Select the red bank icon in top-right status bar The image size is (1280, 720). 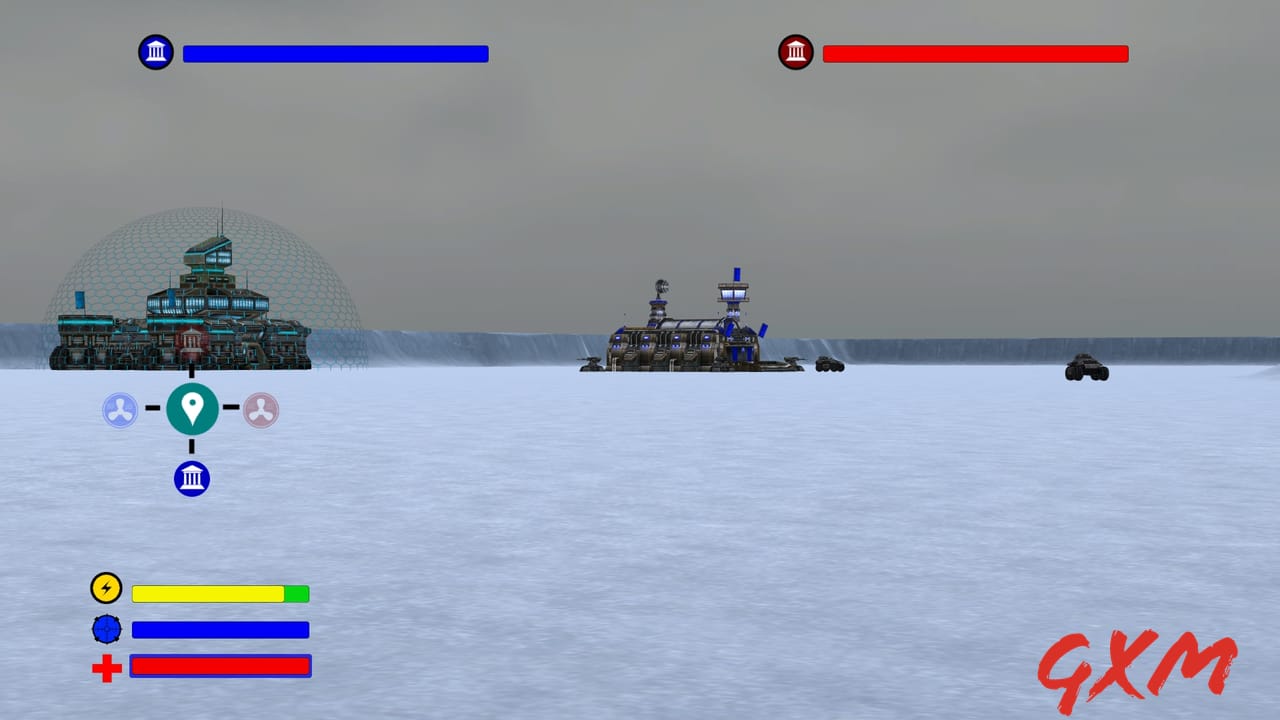coord(796,51)
